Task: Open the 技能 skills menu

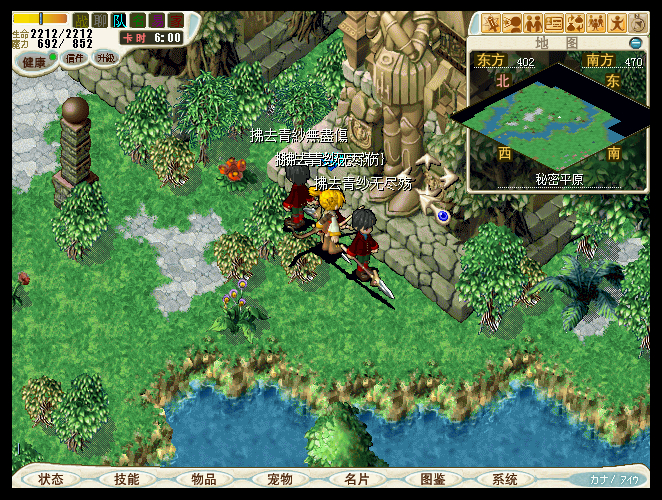Action: click(x=127, y=480)
